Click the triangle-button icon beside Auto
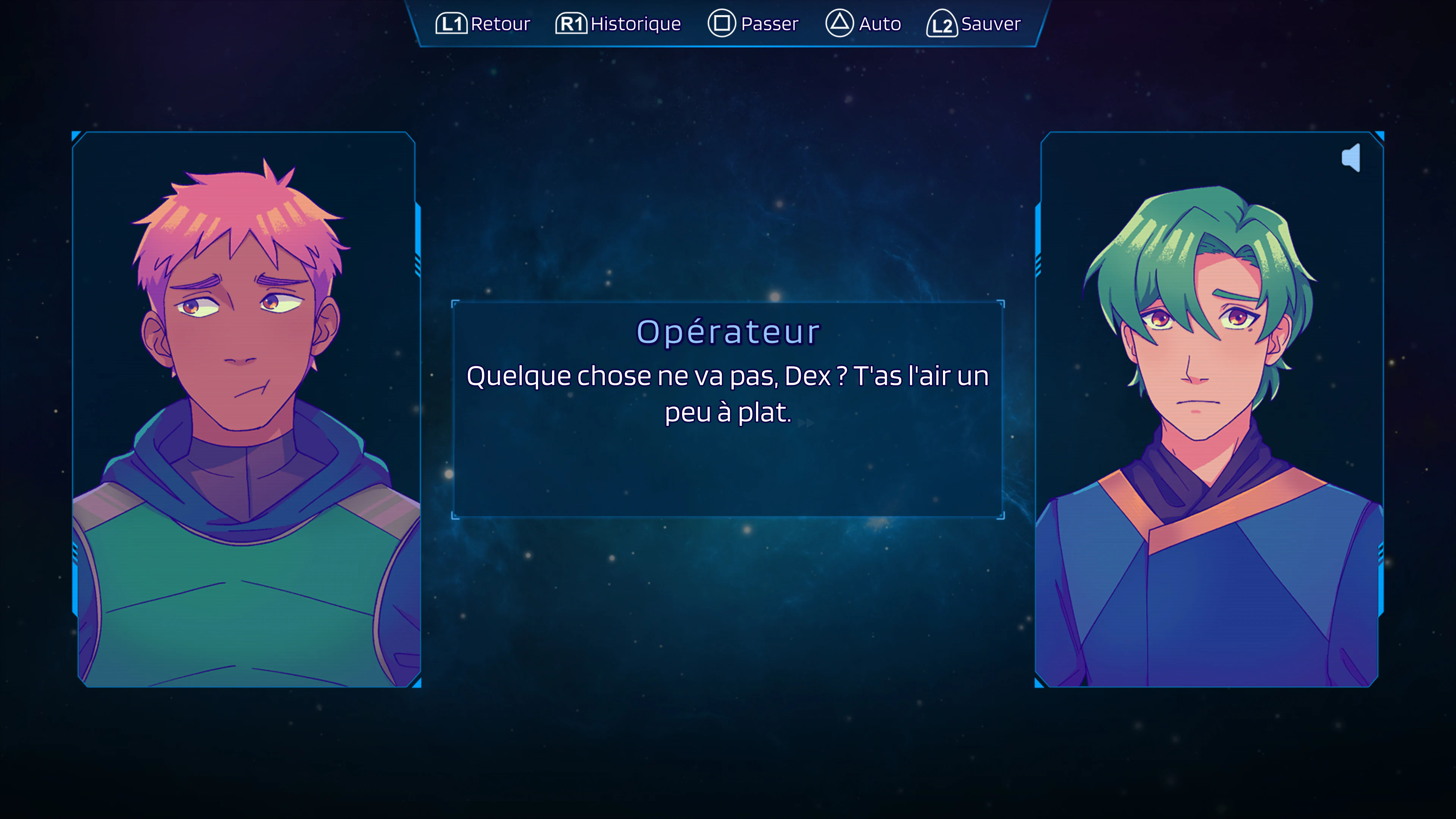Screen dimensions: 1456x819 pyautogui.click(x=840, y=24)
